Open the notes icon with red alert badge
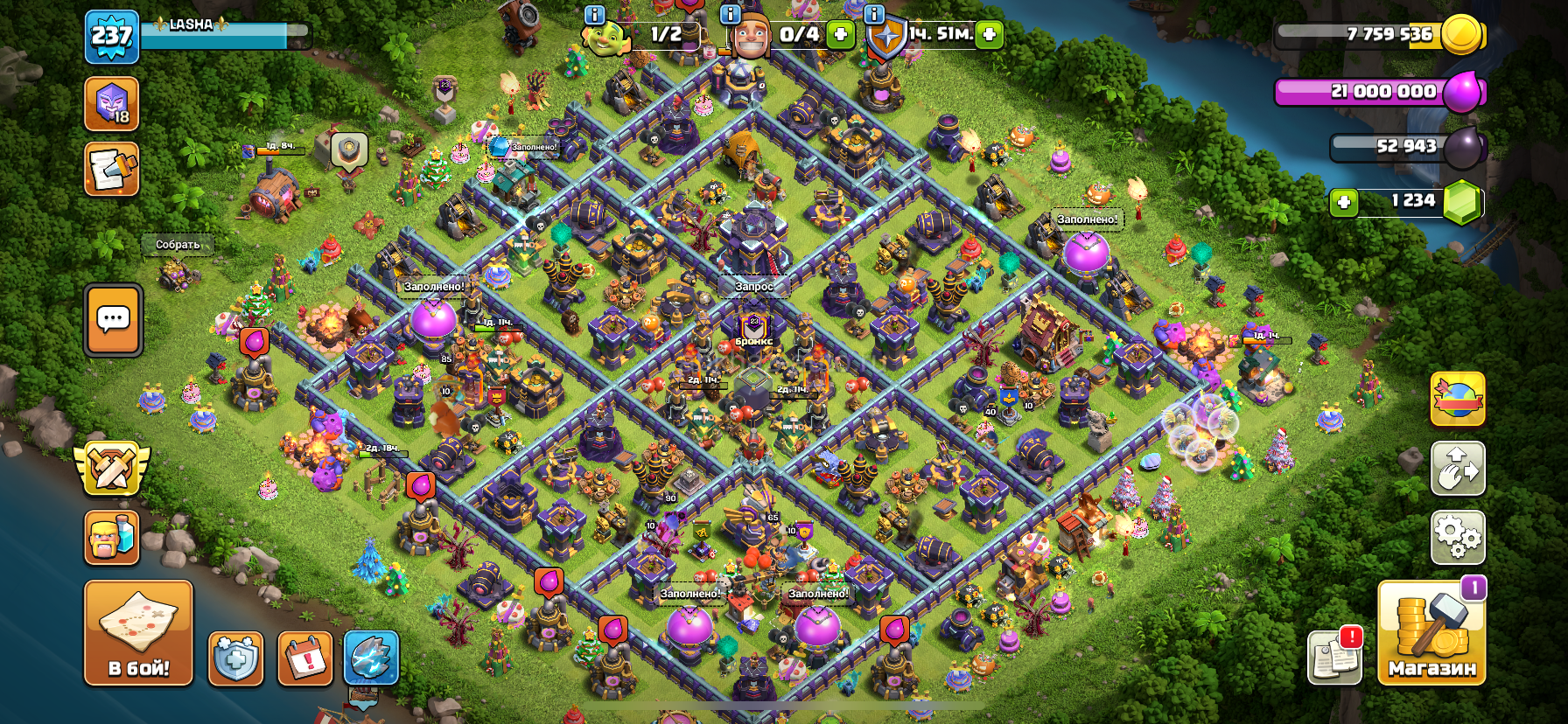The height and width of the screenshot is (724, 1568). [1334, 656]
